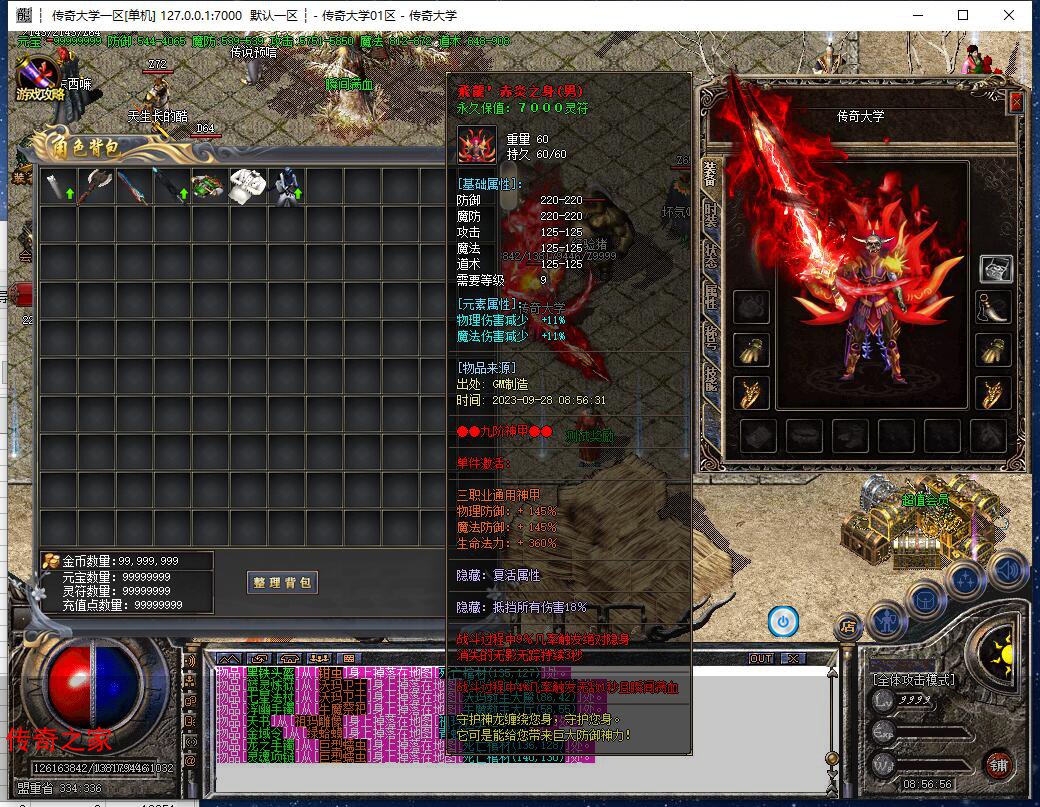Click the blue power button icon
Image resolution: width=1040 pixels, height=807 pixels.
pyautogui.click(x=783, y=622)
